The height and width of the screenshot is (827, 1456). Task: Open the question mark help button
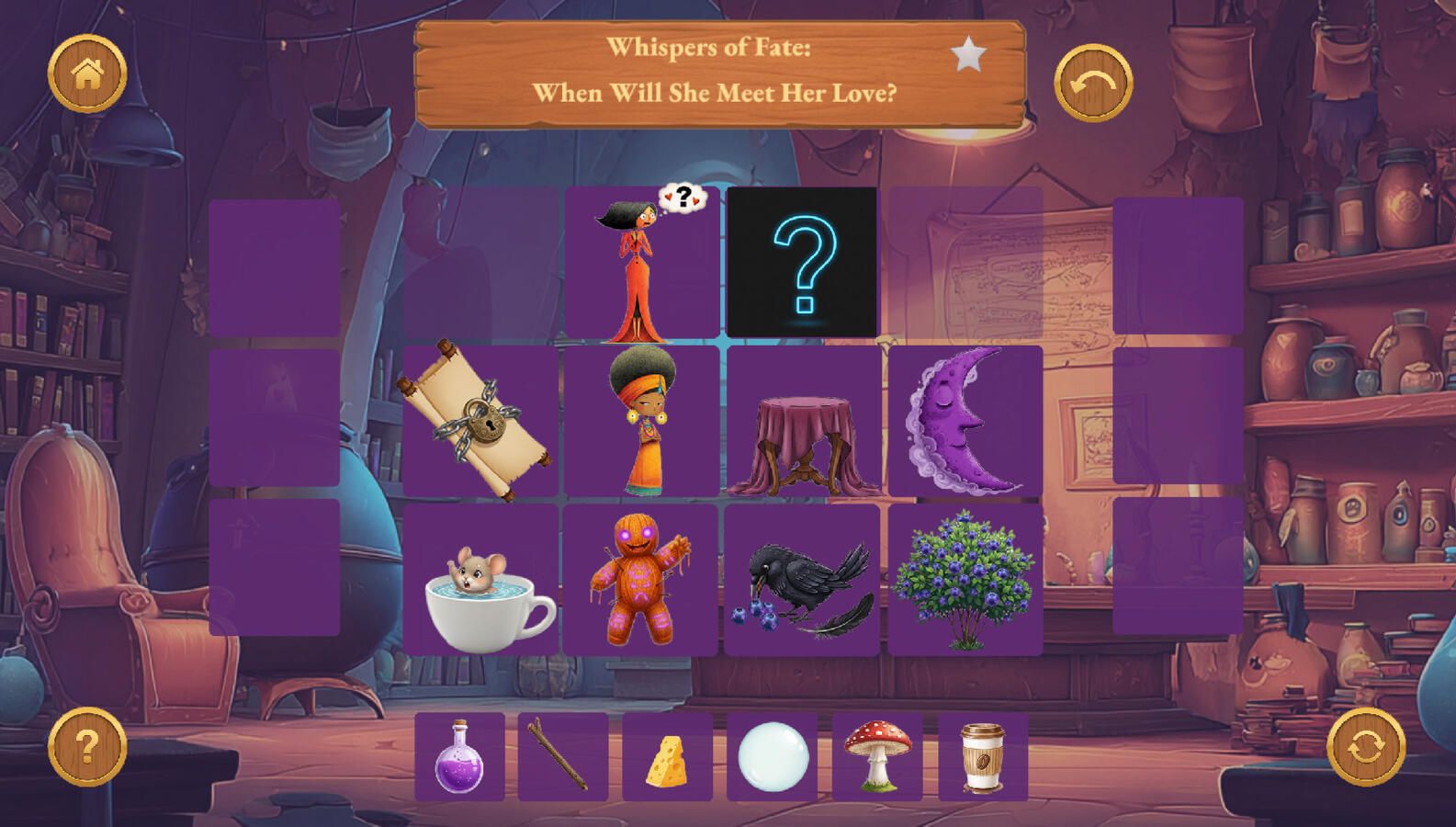[x=87, y=746]
